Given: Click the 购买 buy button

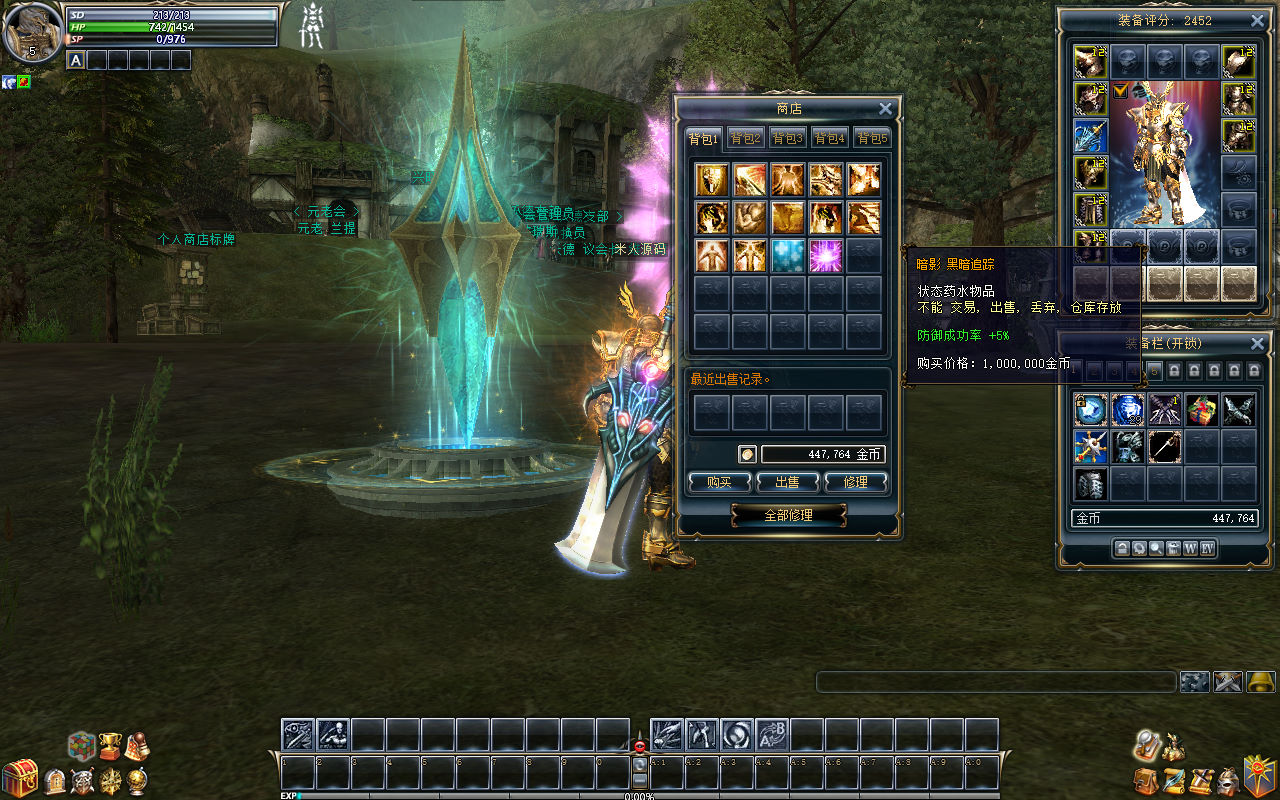Looking at the screenshot, I should pos(719,482).
